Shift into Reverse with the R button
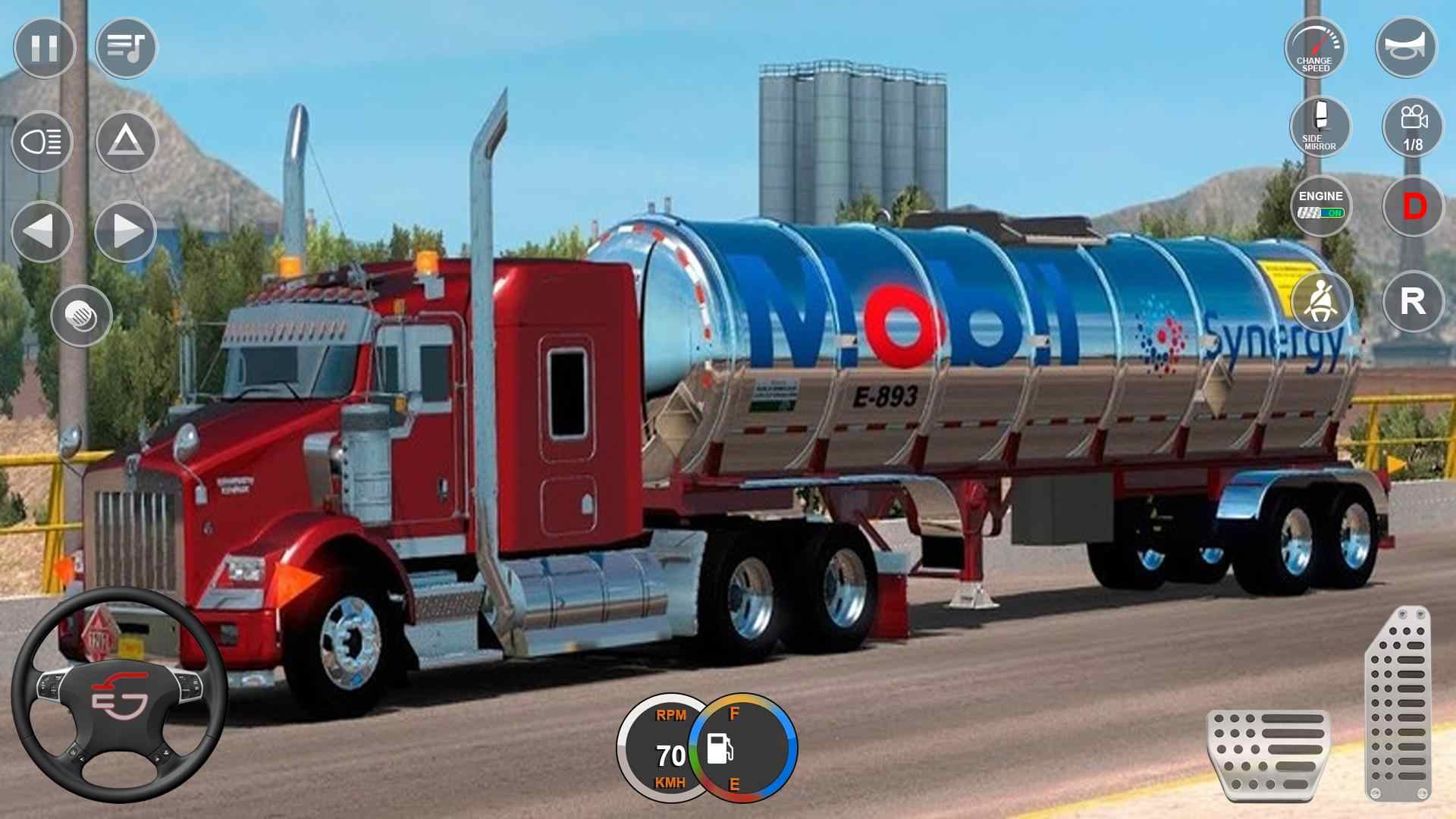 tap(1412, 302)
